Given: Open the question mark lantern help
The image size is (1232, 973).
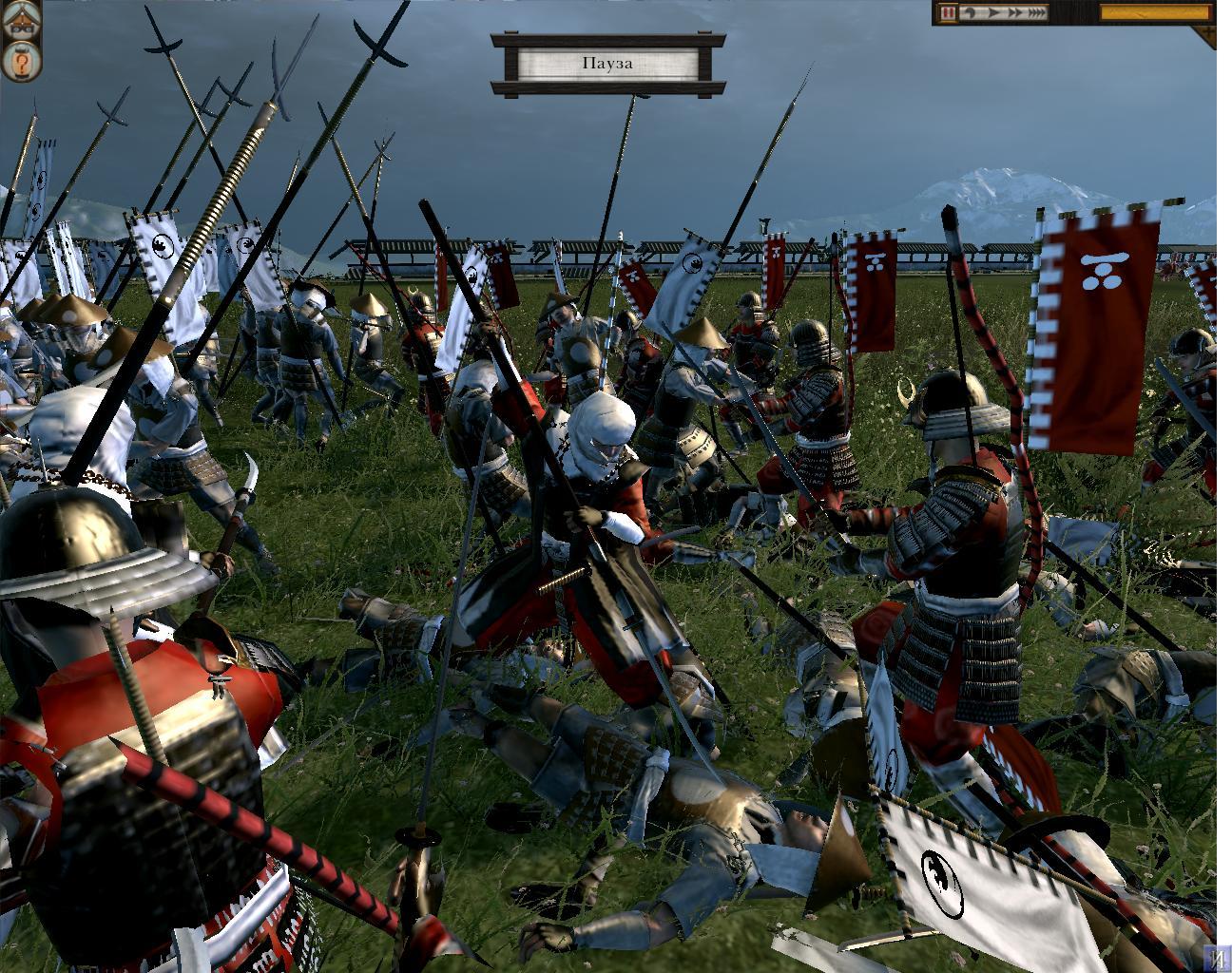Looking at the screenshot, I should [x=21, y=62].
